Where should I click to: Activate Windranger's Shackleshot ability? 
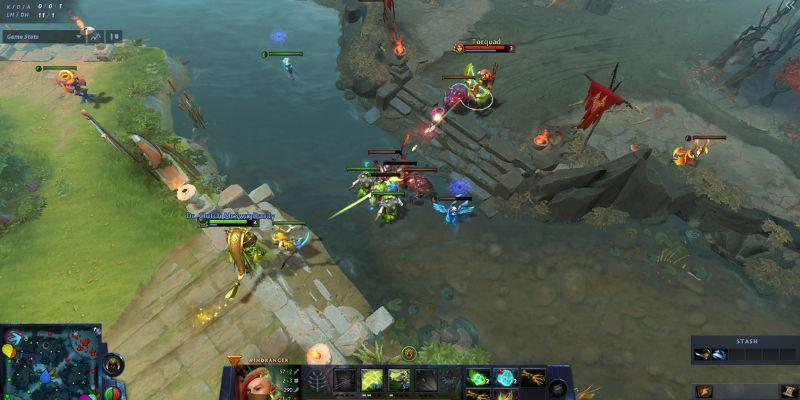point(343,381)
